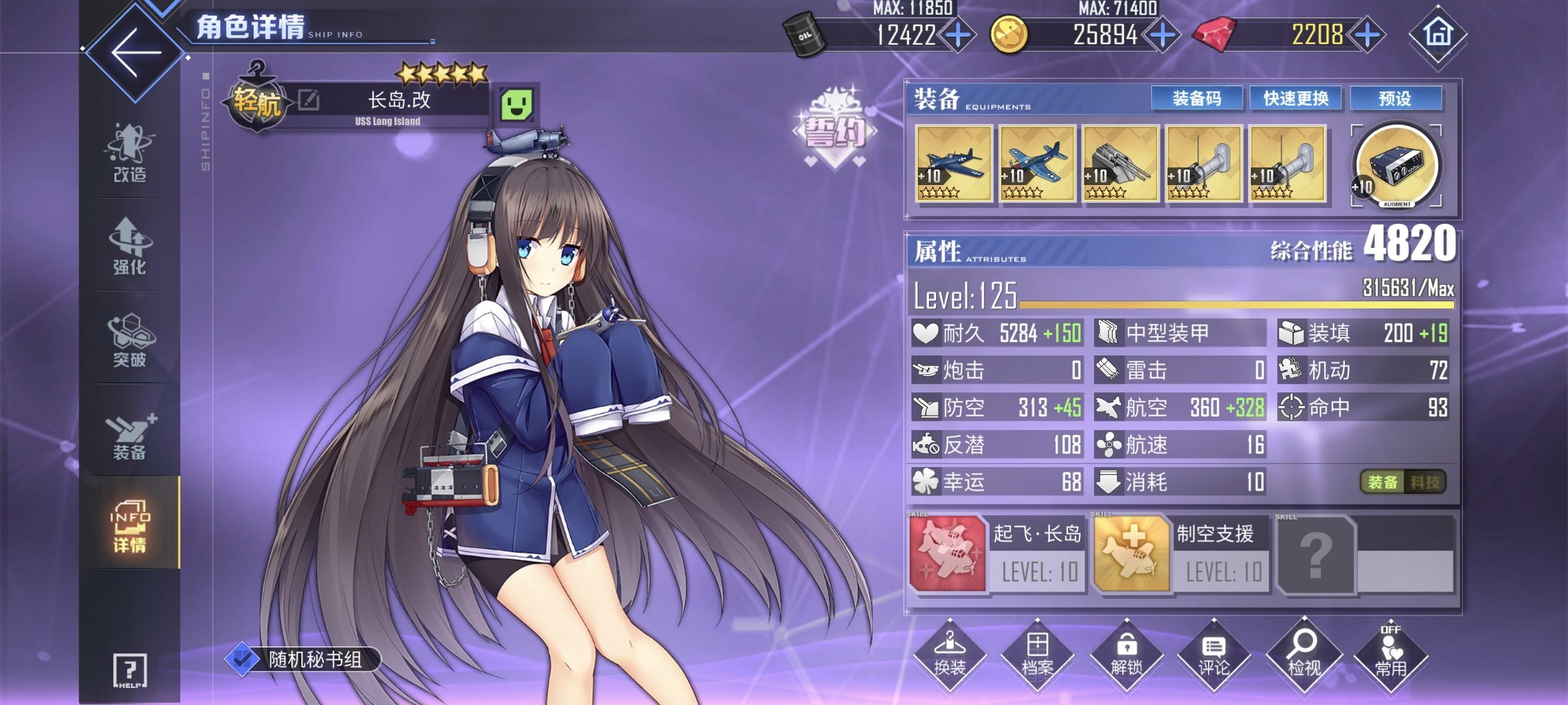The image size is (1568, 705).
Task: Tap the 誓约 oath ring icon
Action: point(835,129)
